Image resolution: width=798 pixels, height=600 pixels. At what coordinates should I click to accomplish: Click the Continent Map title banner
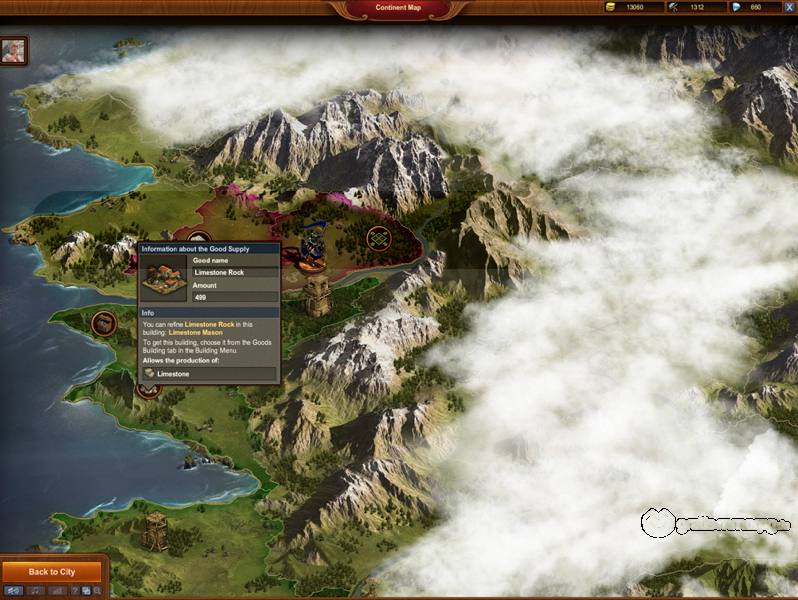397,8
